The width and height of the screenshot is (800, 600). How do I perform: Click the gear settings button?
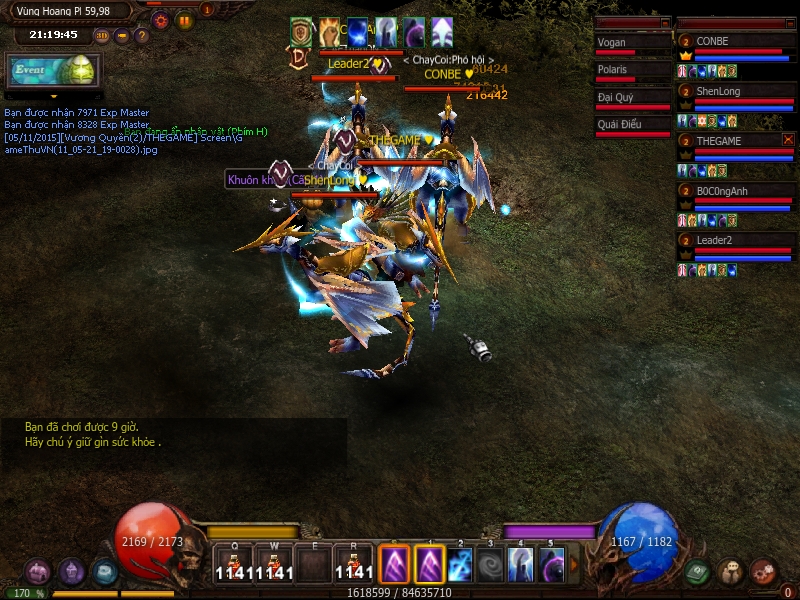(160, 20)
